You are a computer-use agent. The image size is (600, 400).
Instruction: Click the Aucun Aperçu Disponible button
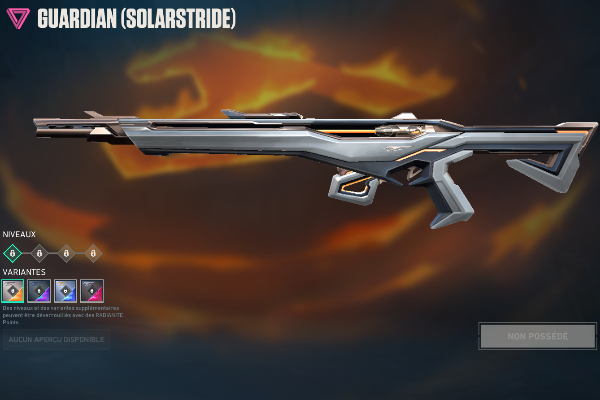click(x=56, y=341)
